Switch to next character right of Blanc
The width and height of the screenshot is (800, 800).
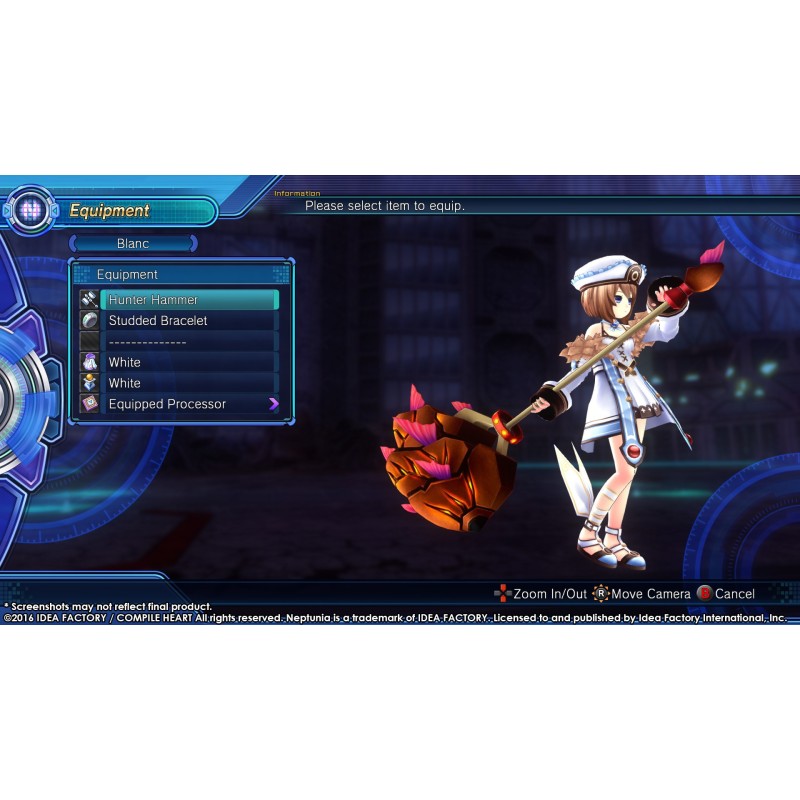[x=194, y=244]
